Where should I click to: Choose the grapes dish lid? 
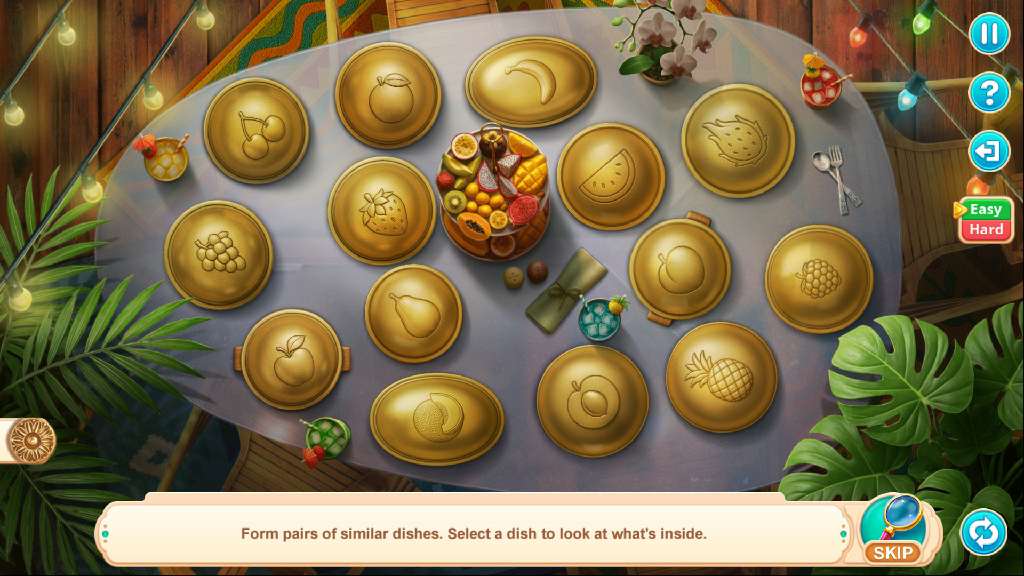(218, 254)
